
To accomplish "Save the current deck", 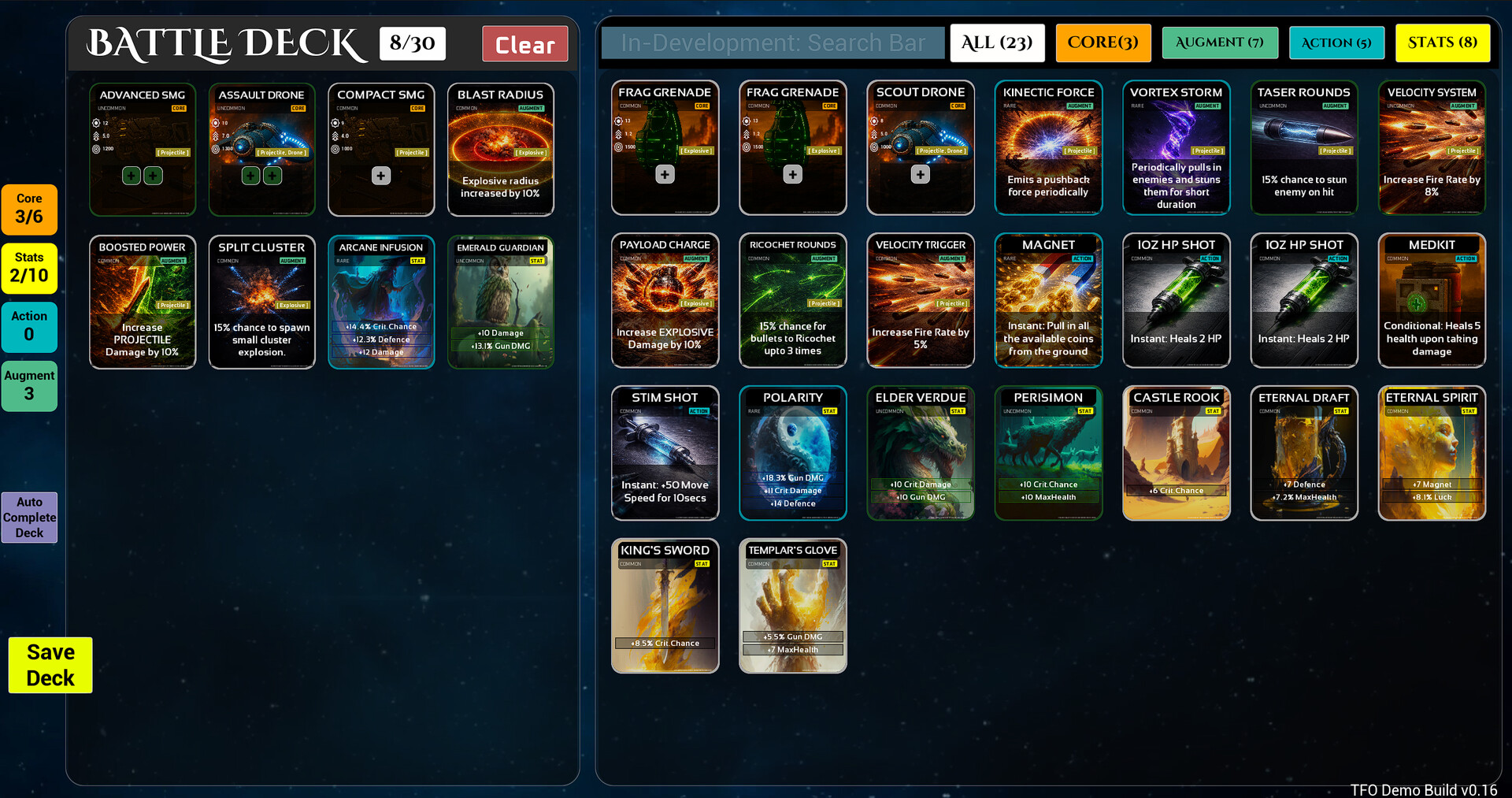I will (50, 665).
